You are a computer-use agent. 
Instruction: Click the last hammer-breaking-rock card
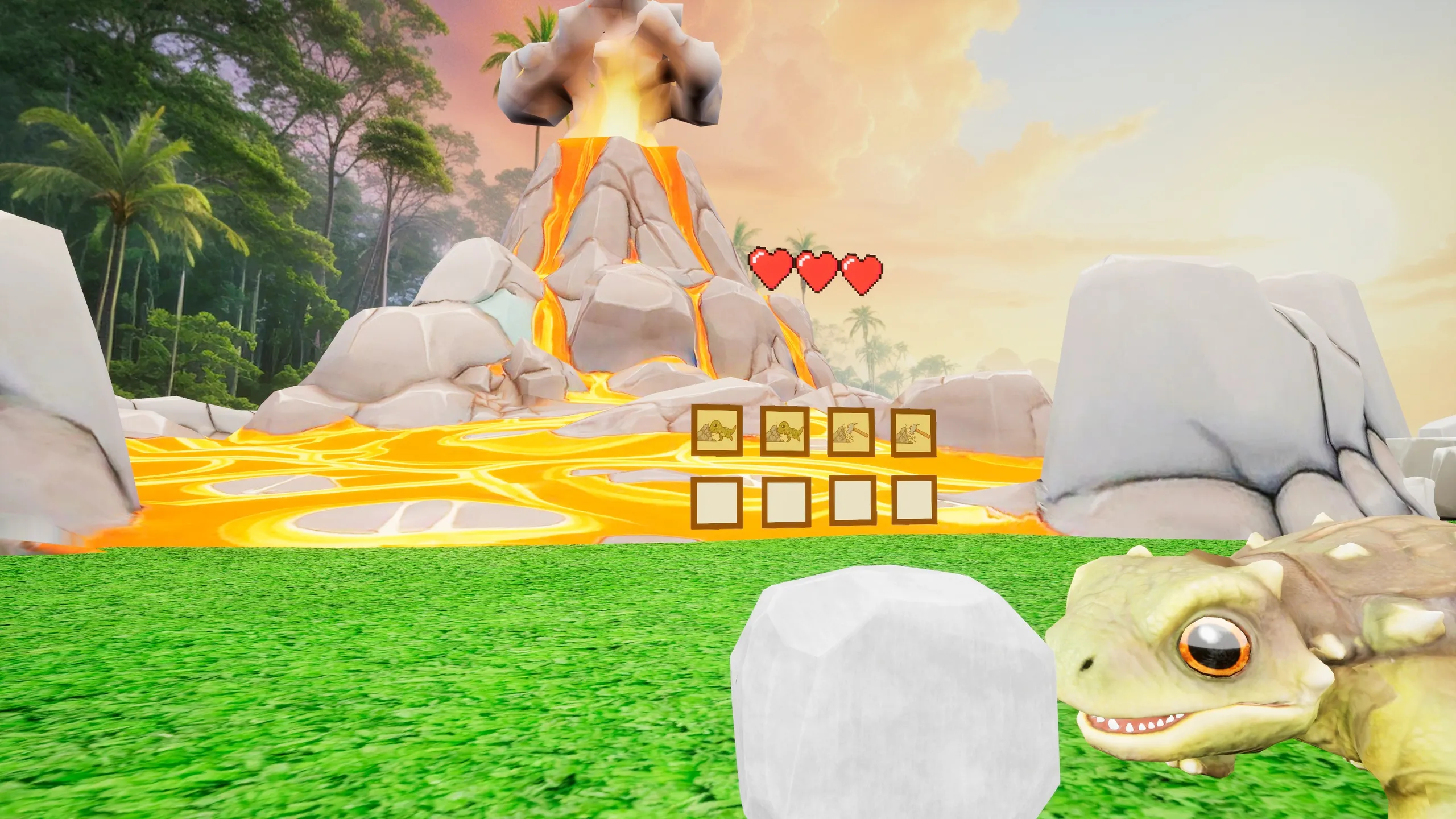(x=913, y=432)
